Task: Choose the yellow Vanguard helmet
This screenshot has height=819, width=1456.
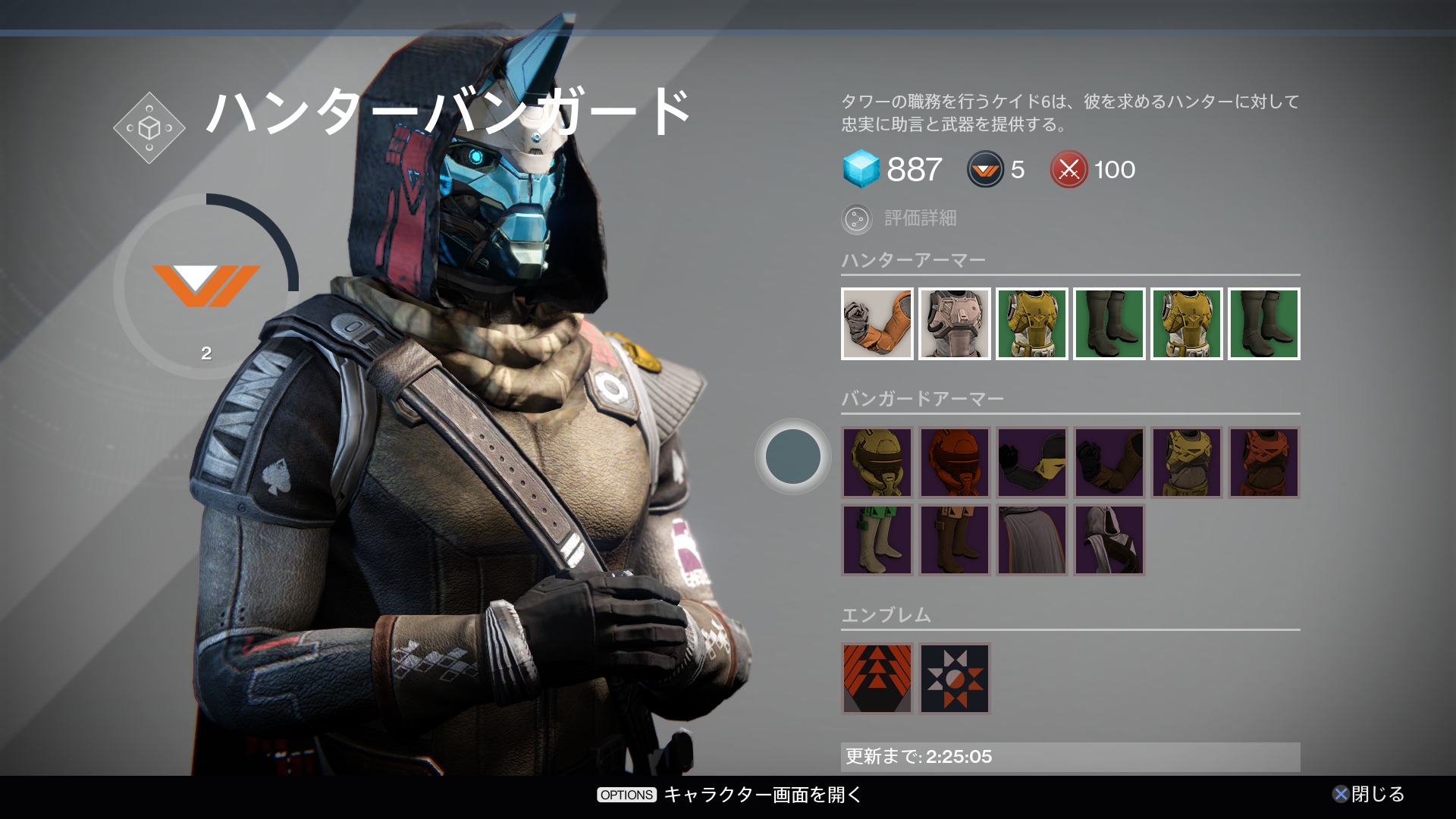Action: tap(877, 463)
